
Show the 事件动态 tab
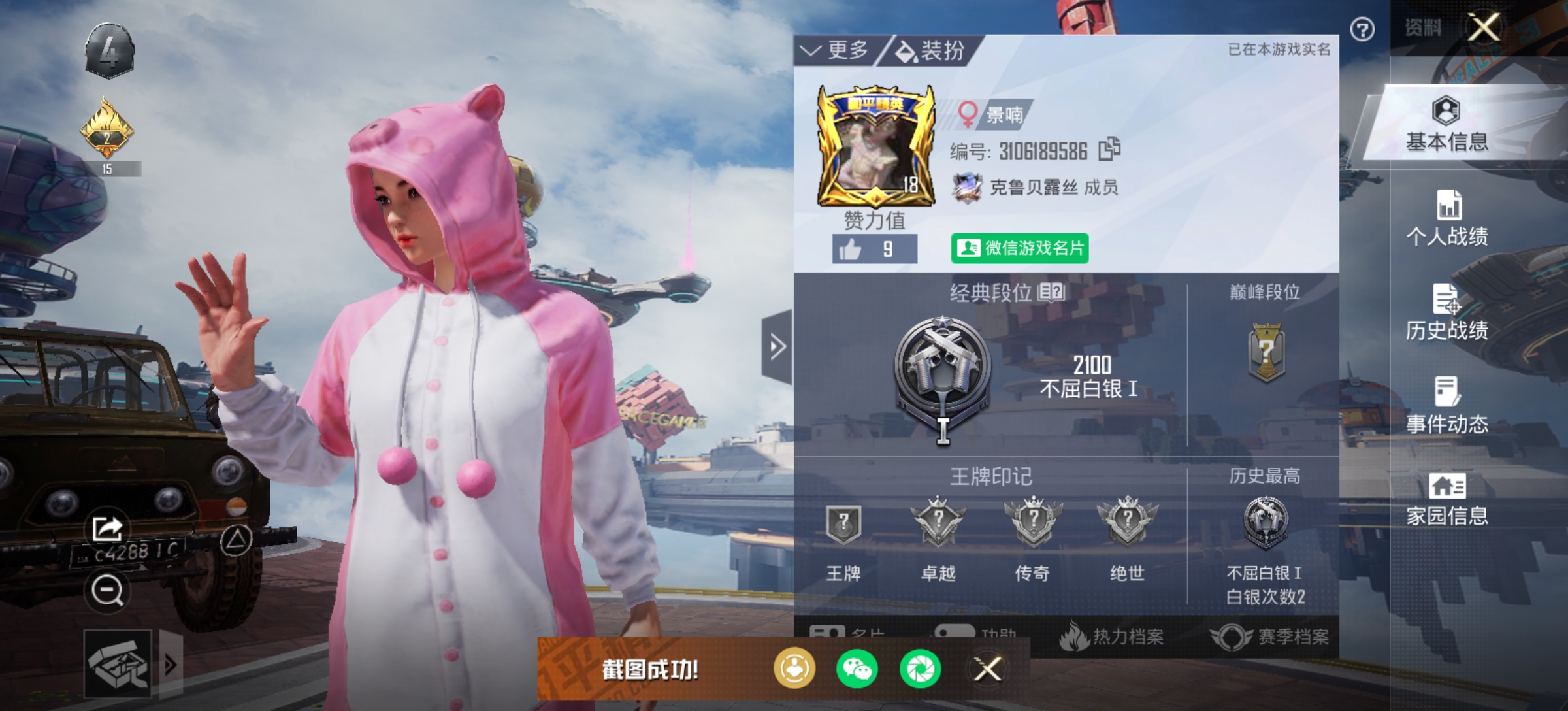coord(1446,406)
